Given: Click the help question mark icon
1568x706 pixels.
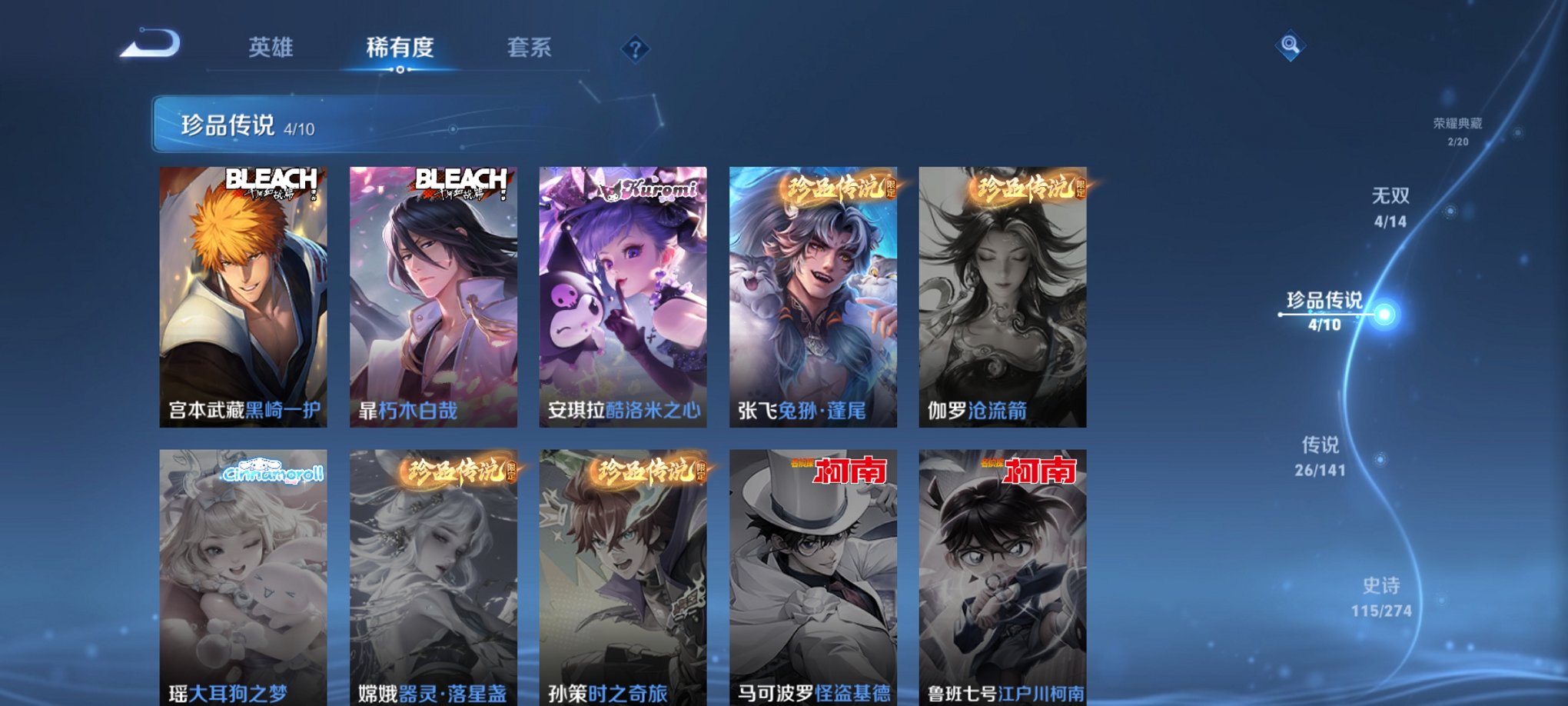Looking at the screenshot, I should (634, 48).
